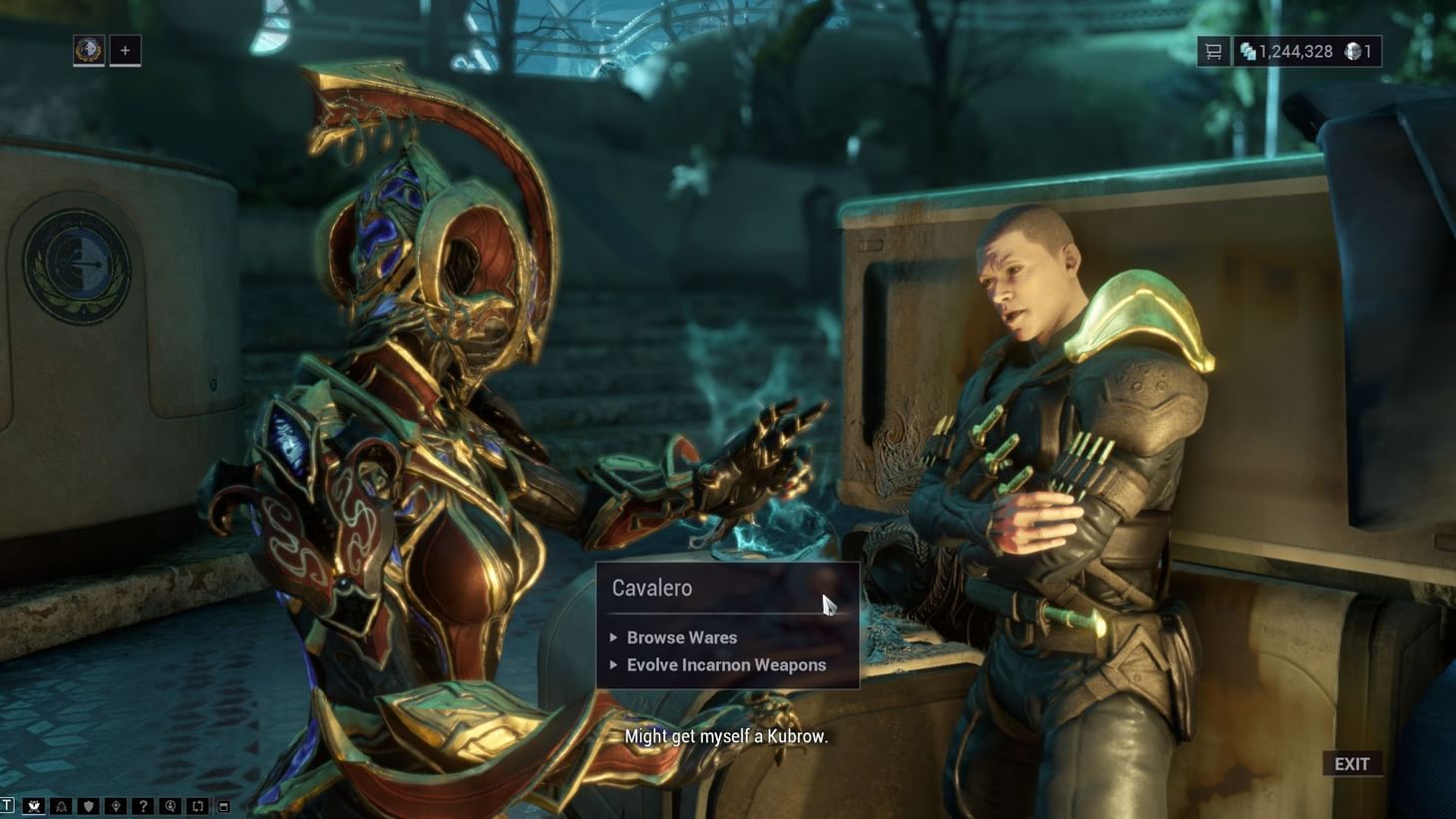Open the Lotus clan chat icon
Image resolution: width=1456 pixels, height=819 pixels.
tap(61, 805)
